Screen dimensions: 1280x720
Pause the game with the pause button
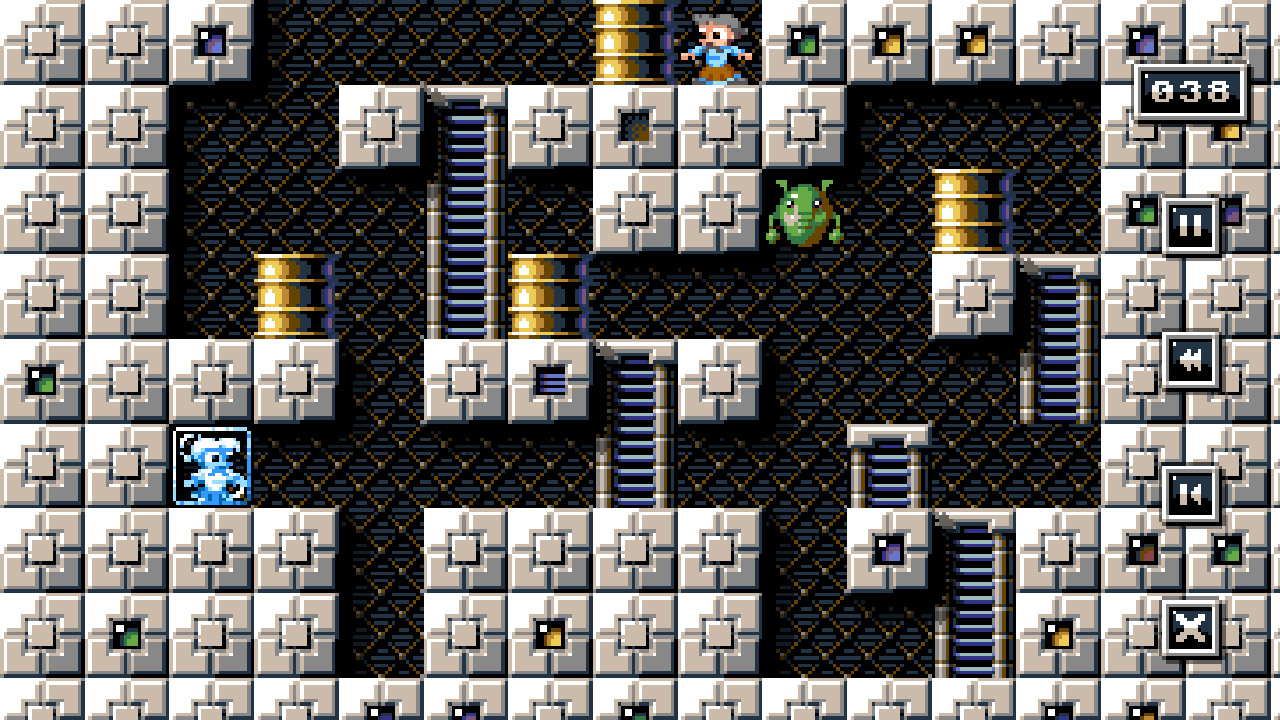click(1190, 224)
